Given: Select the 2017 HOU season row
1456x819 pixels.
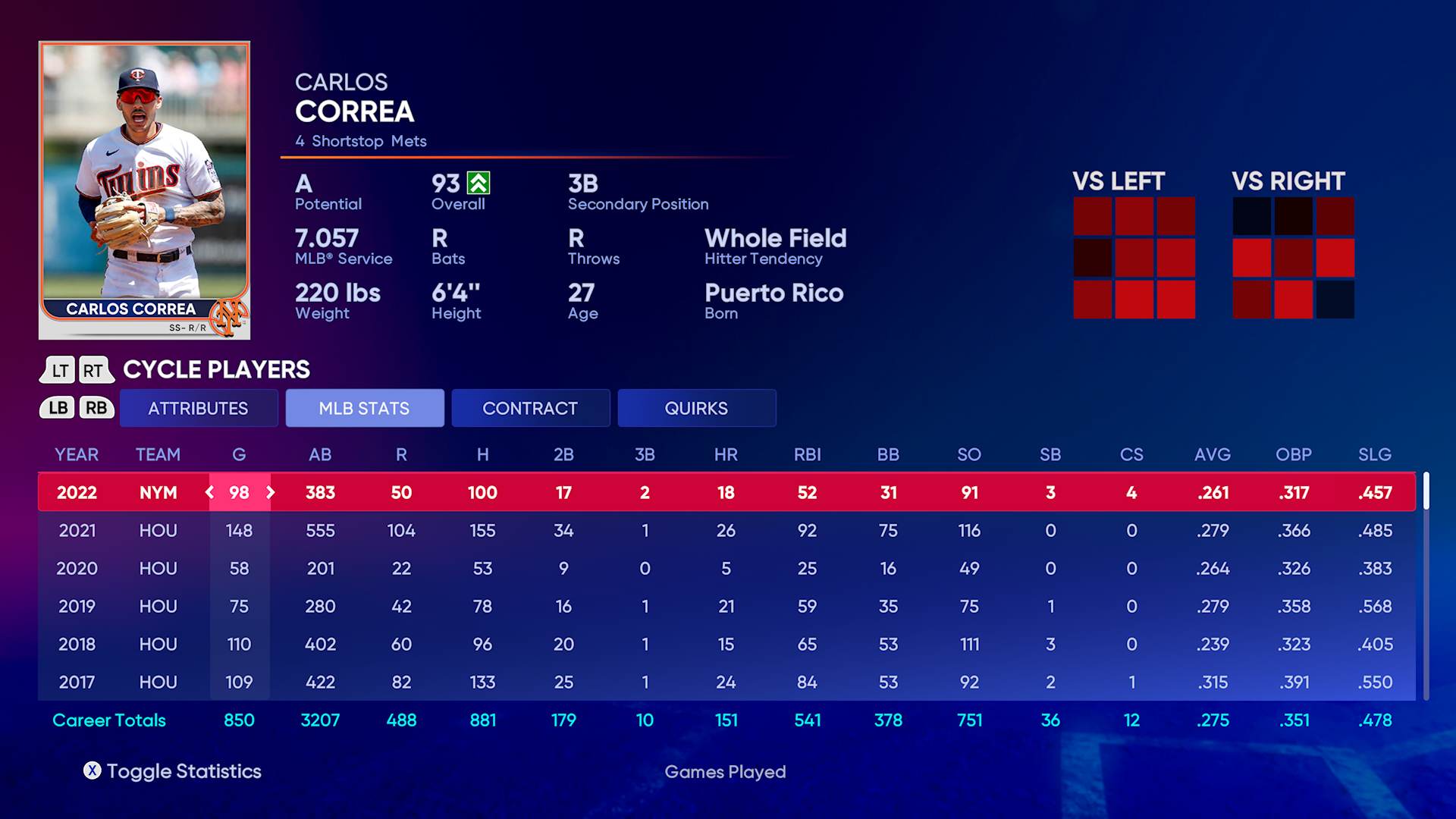Looking at the screenshot, I should click(x=726, y=682).
